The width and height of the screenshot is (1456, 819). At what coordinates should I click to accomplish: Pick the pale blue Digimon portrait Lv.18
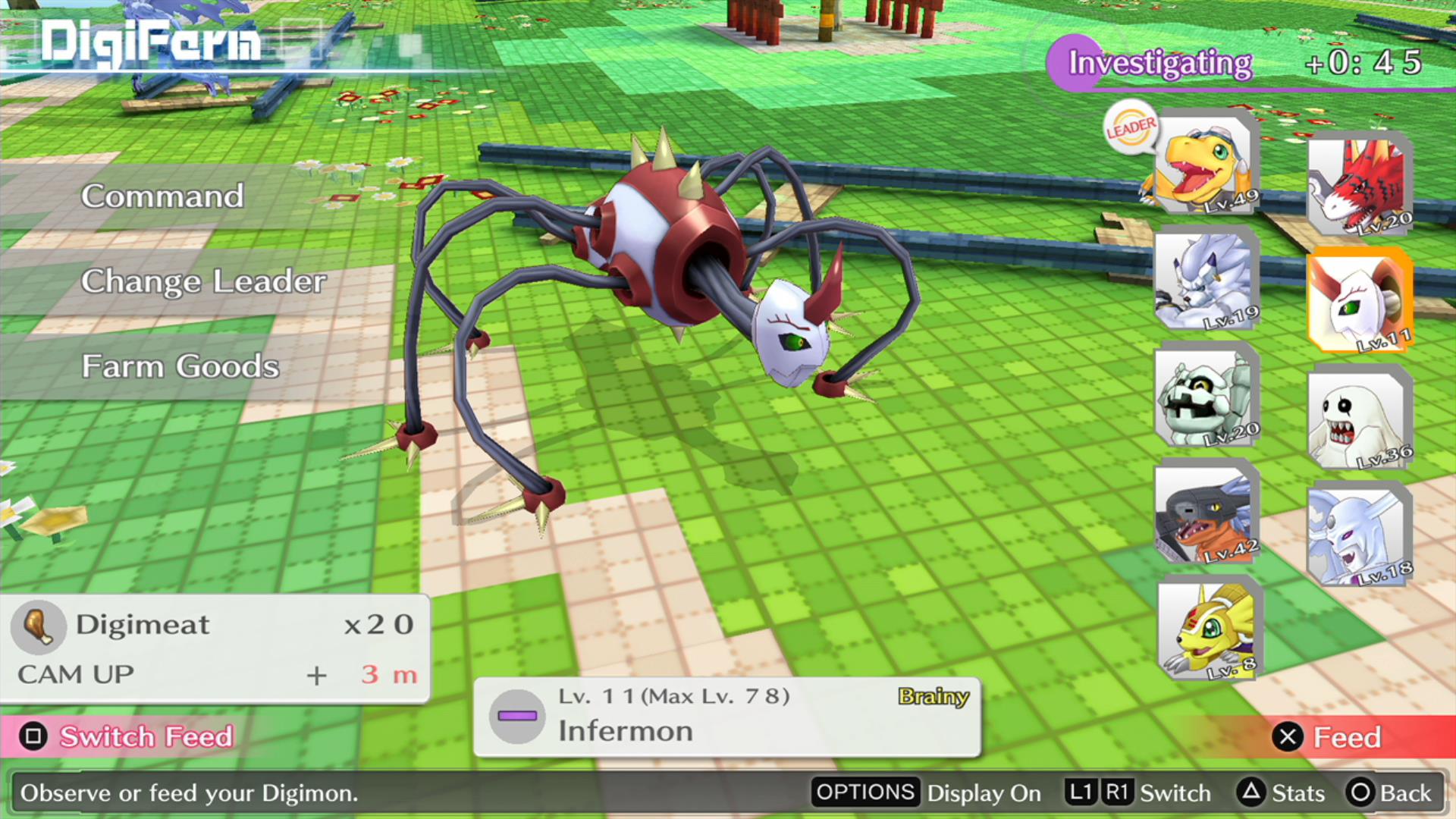(1359, 535)
